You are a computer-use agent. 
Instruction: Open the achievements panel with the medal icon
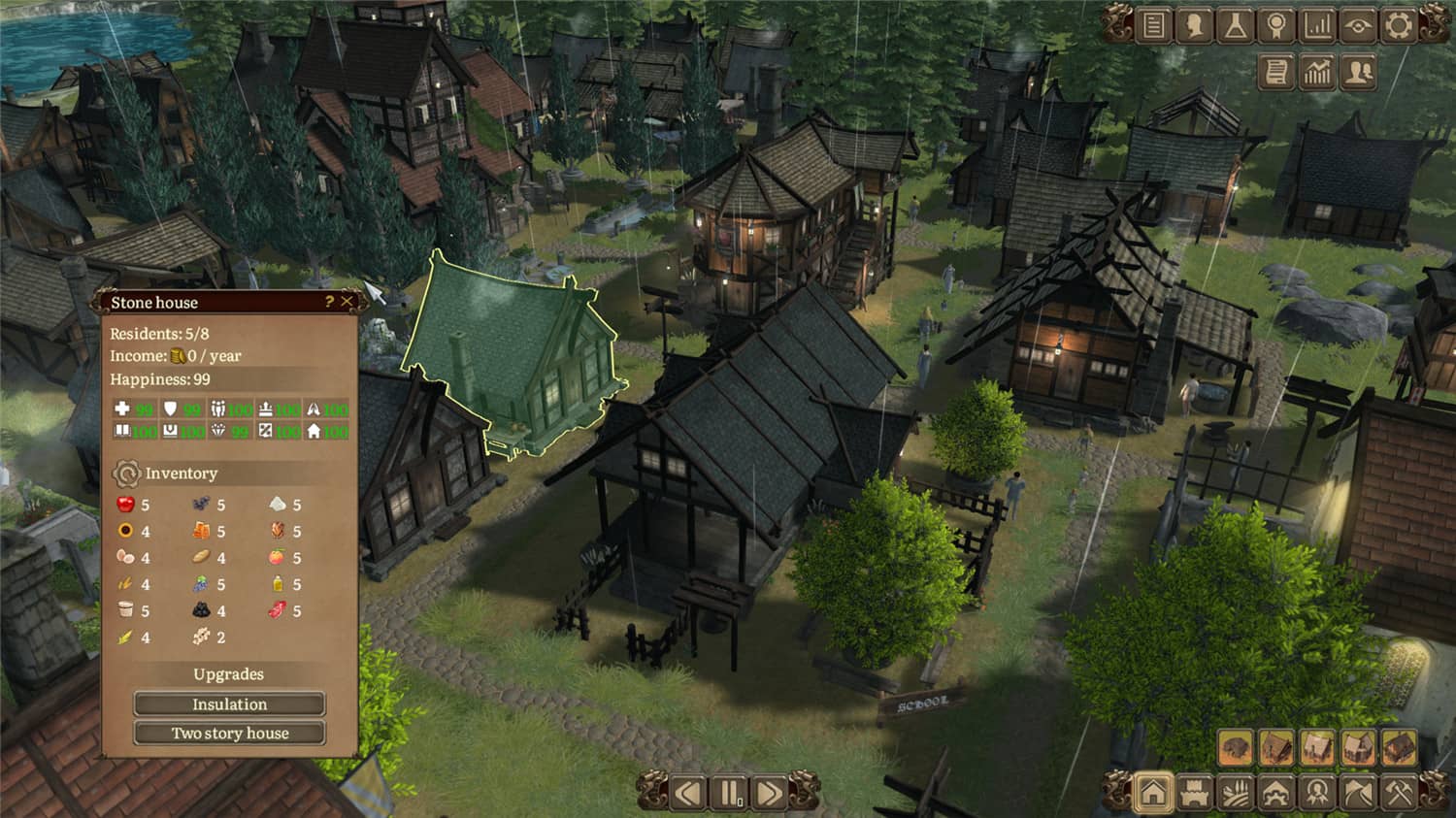click(x=1275, y=24)
